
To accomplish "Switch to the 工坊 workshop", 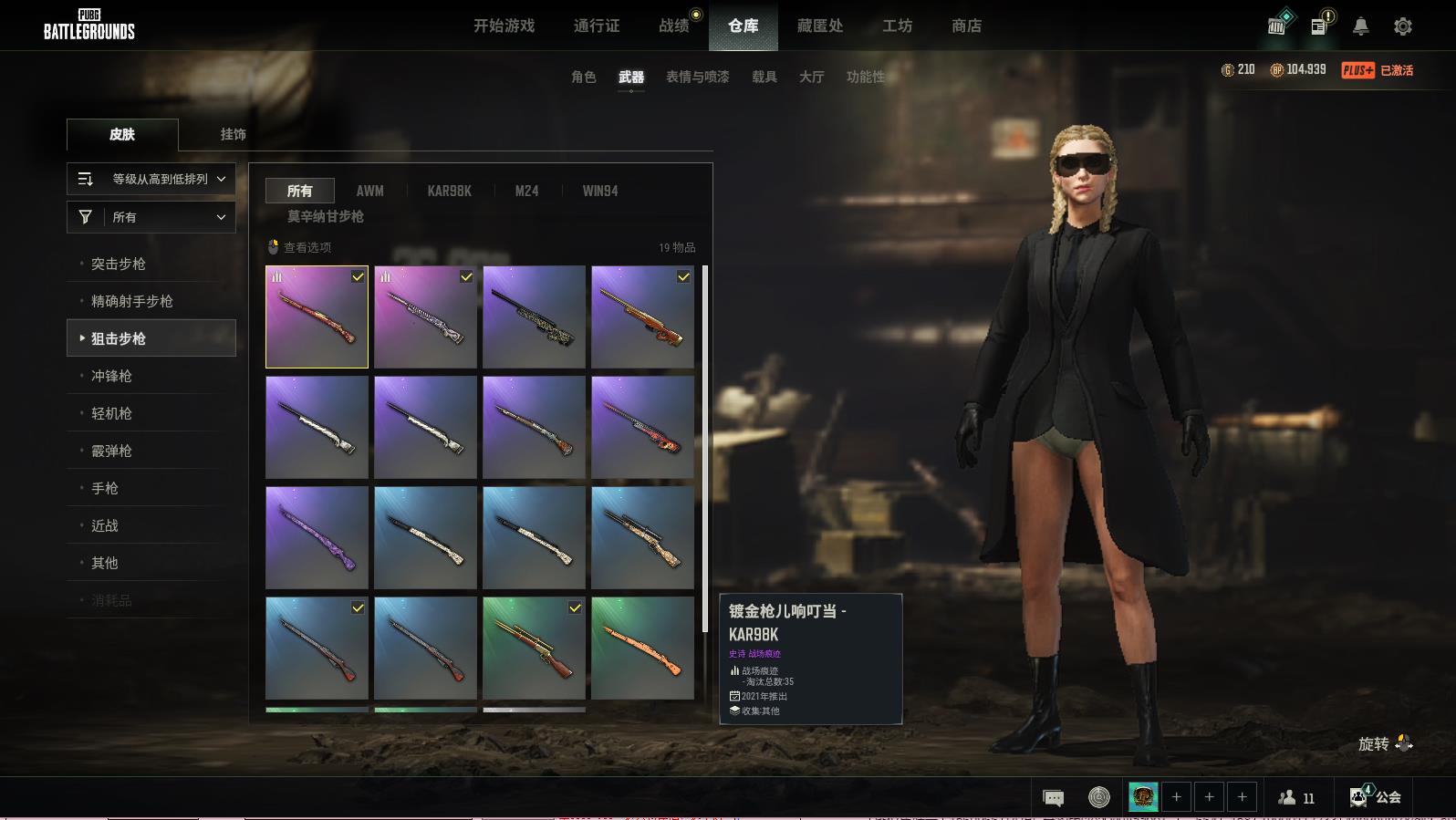I will 897,26.
